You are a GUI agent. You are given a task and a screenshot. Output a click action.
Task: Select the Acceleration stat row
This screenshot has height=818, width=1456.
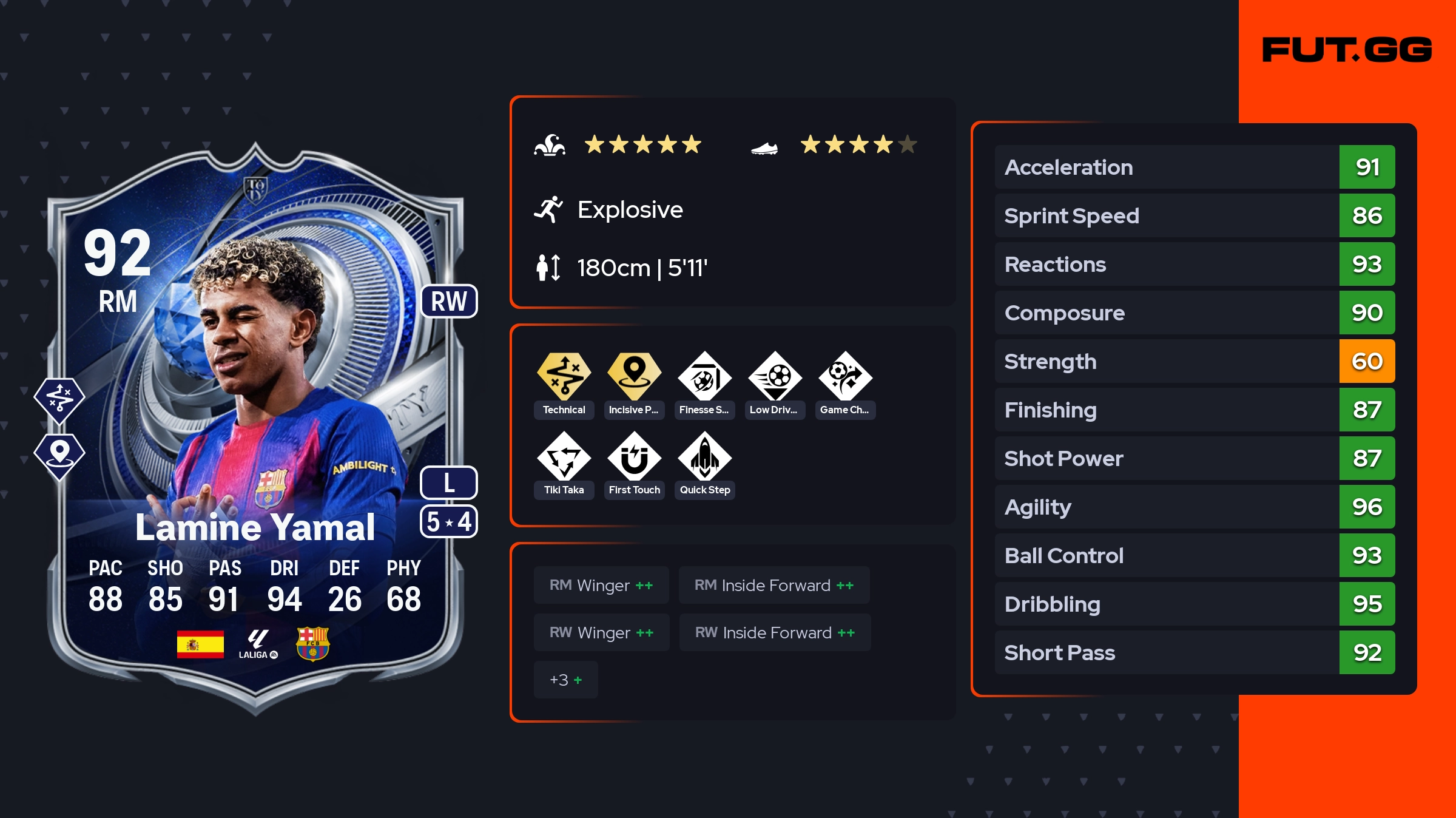click(x=1194, y=167)
